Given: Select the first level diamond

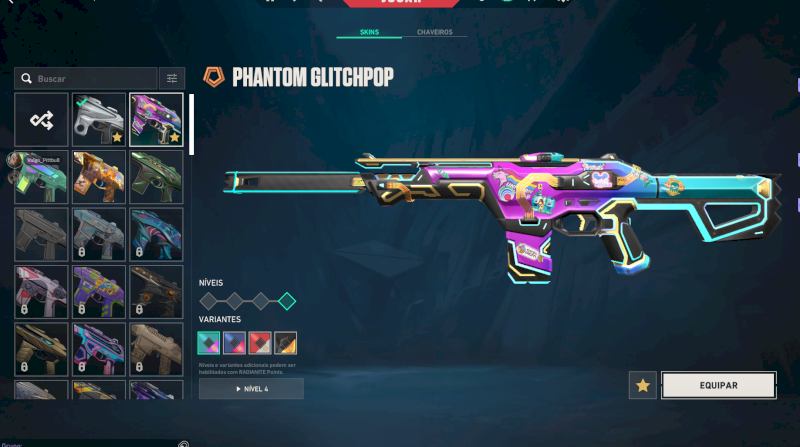Looking at the screenshot, I should (209, 300).
